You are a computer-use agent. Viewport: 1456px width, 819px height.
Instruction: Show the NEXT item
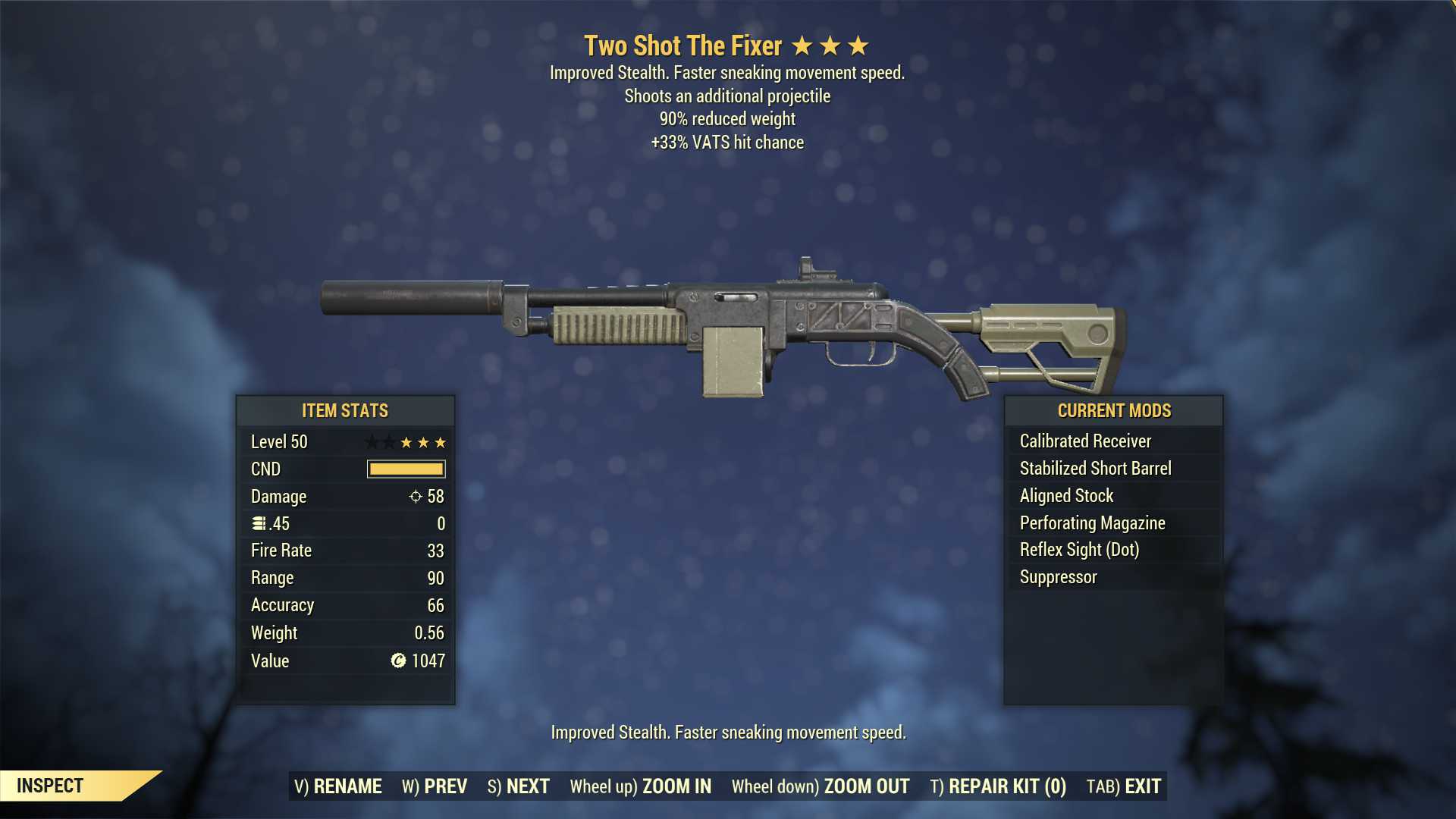519,786
